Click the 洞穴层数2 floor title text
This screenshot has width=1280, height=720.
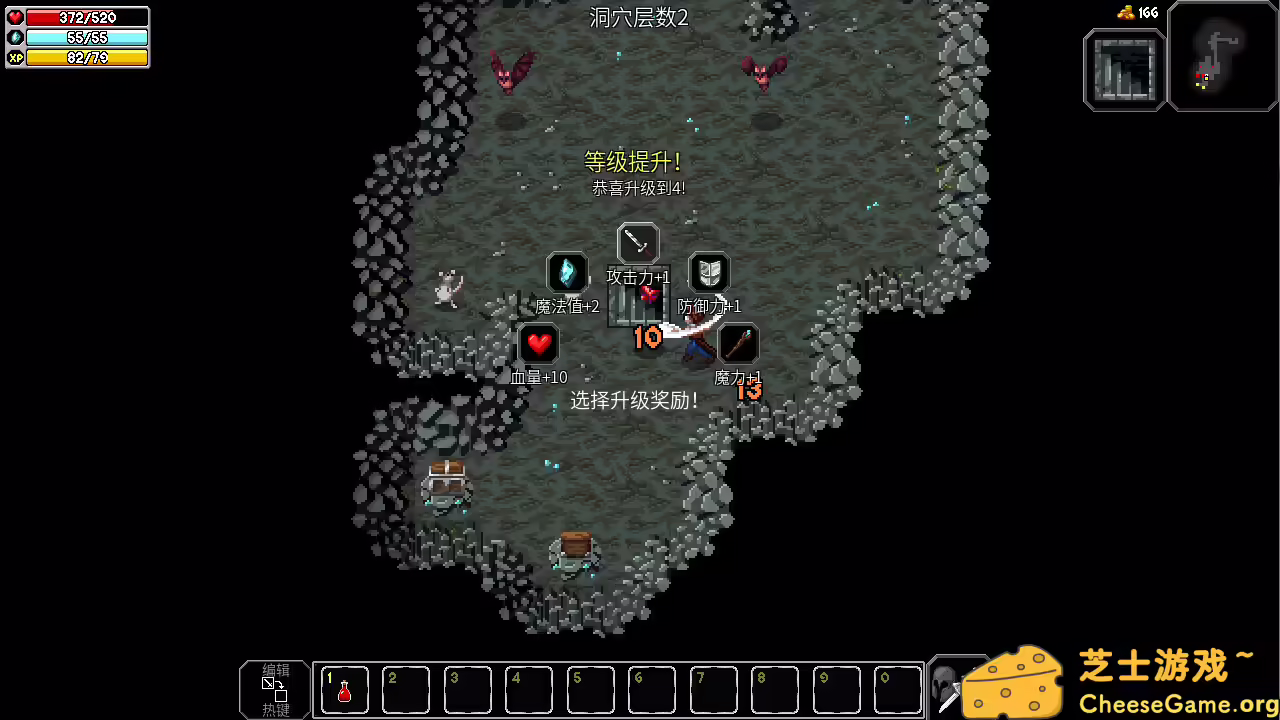[640, 17]
